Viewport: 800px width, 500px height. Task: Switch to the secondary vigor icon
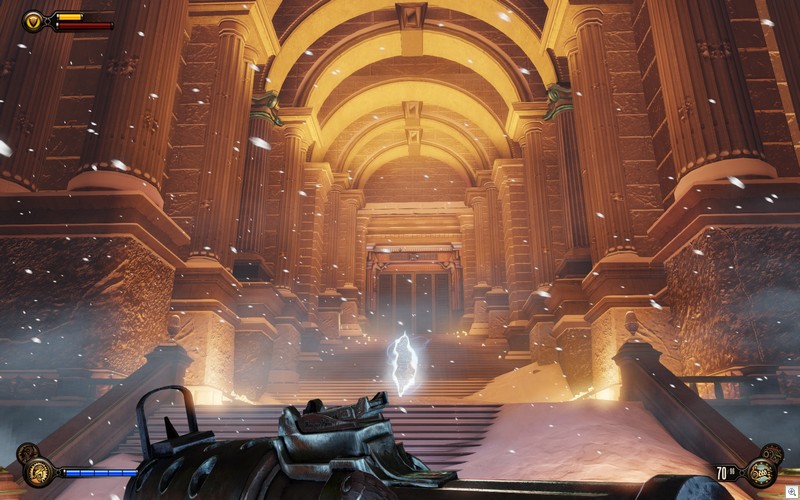[x=27, y=453]
